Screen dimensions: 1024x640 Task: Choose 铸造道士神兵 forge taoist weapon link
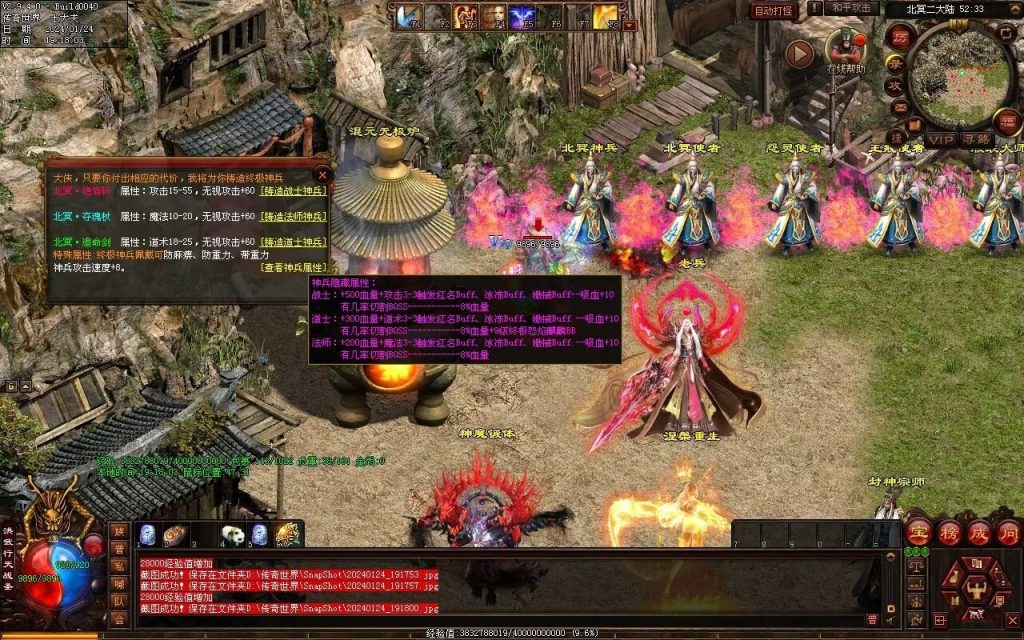click(x=293, y=242)
